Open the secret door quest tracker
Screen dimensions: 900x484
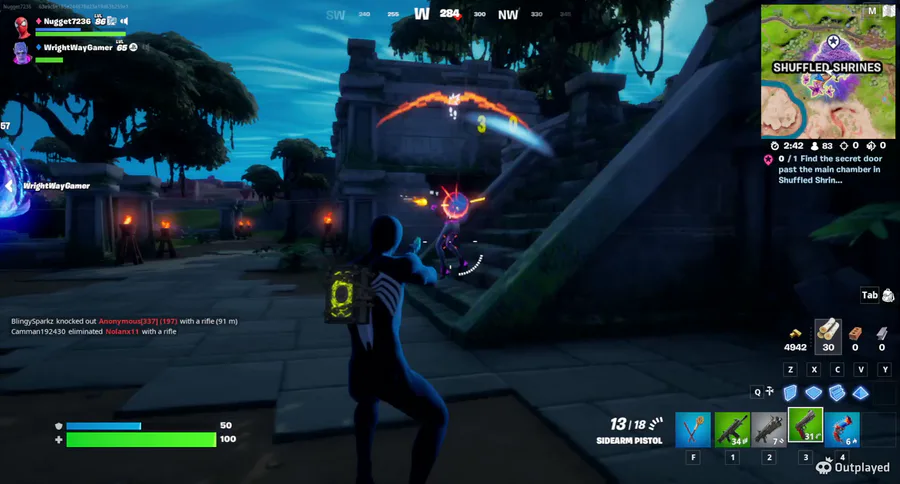(826, 168)
